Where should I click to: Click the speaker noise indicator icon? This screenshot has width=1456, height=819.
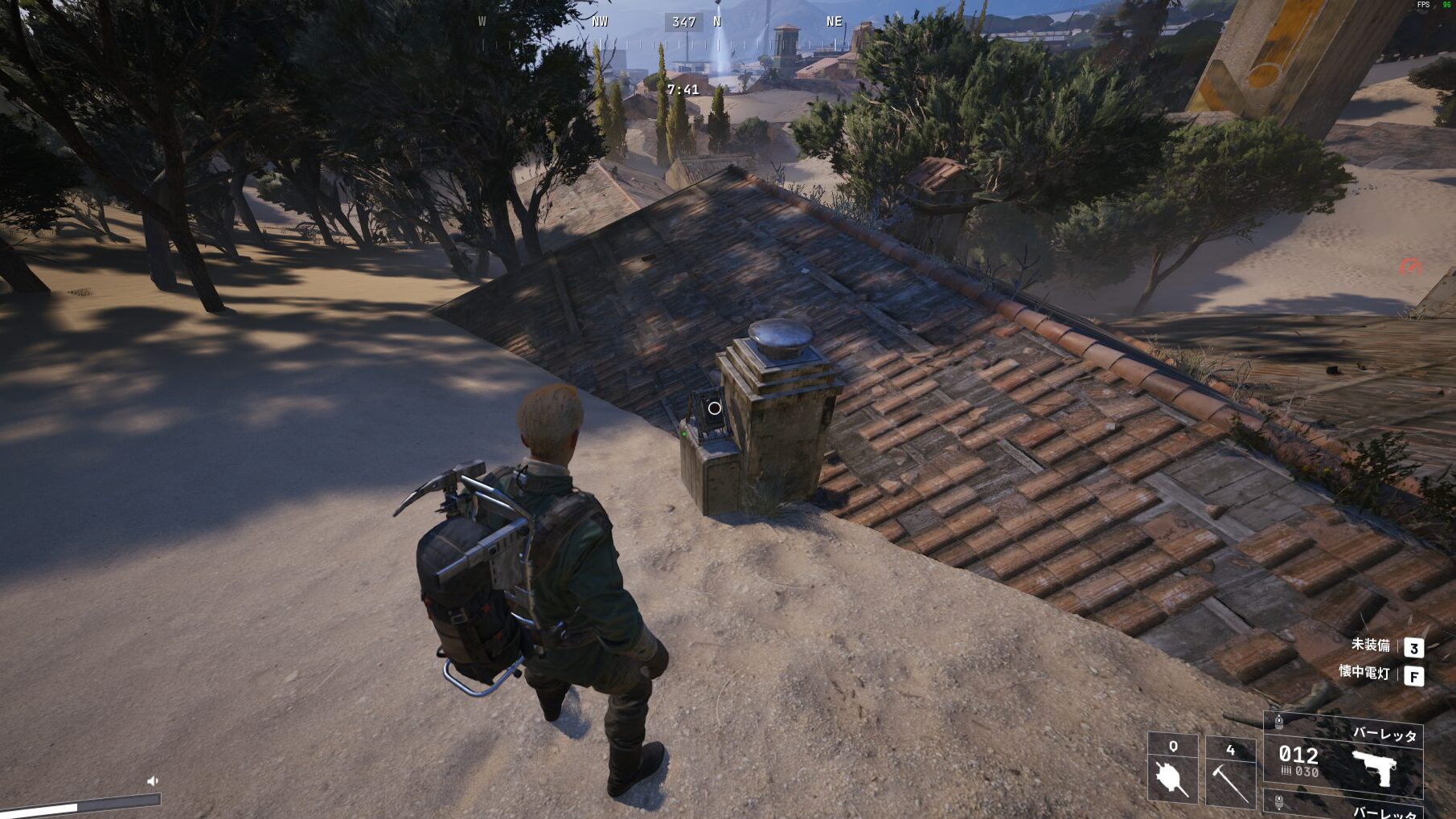coord(153,780)
